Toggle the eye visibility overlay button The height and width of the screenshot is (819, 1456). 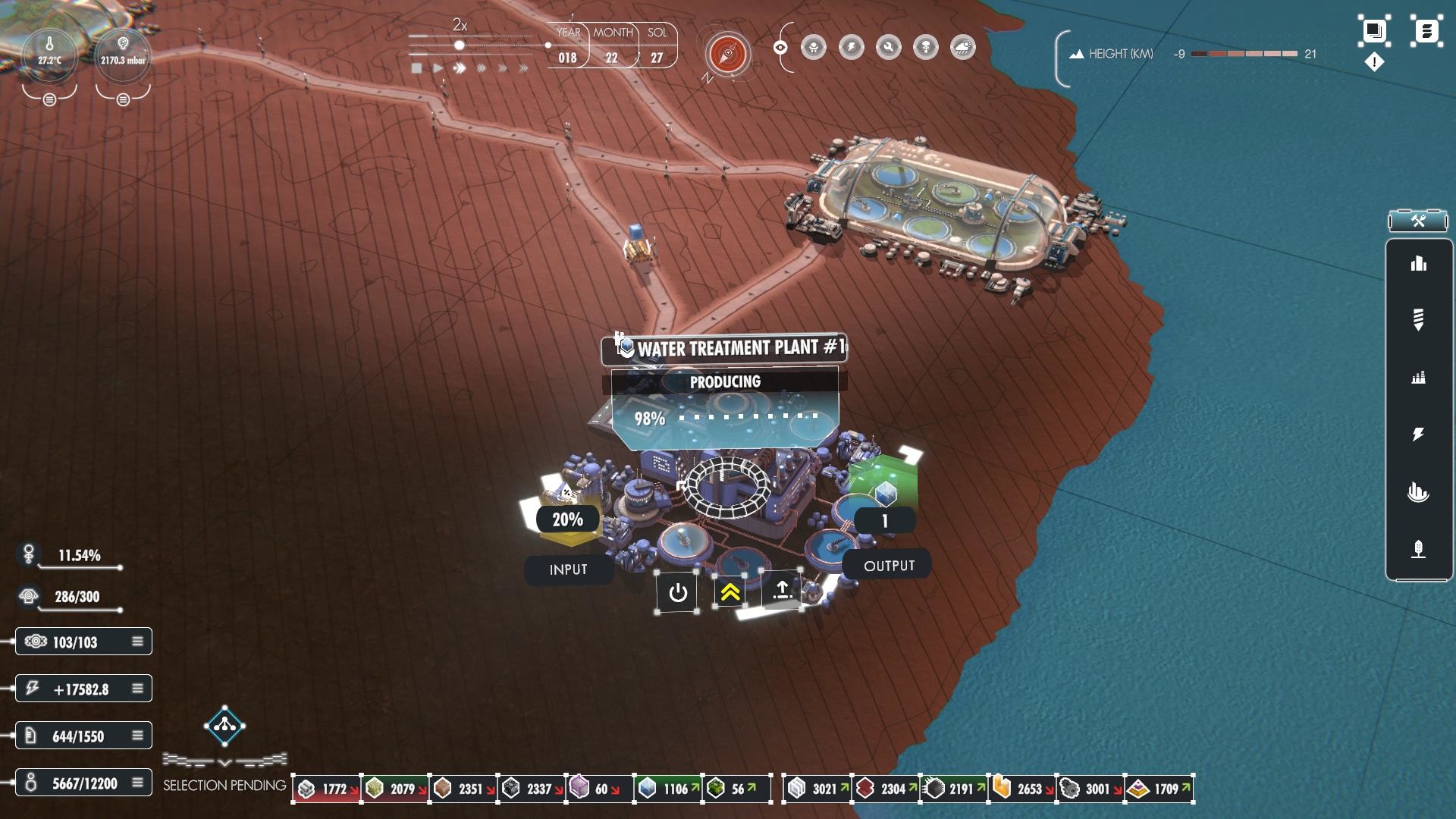click(x=780, y=48)
